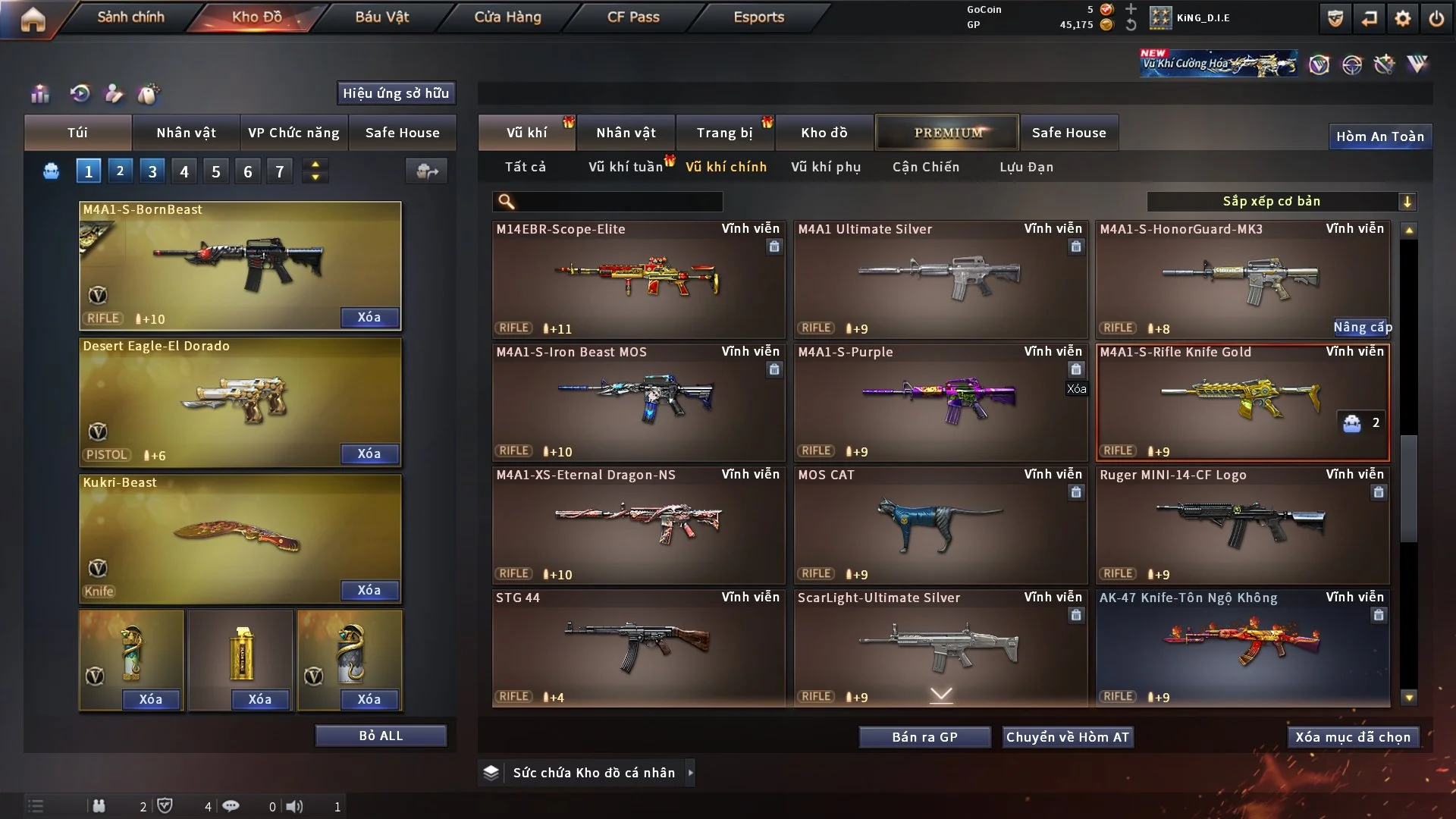
Task: Open the Sắp xếp cơ bản sort dropdown
Action: click(x=1281, y=201)
